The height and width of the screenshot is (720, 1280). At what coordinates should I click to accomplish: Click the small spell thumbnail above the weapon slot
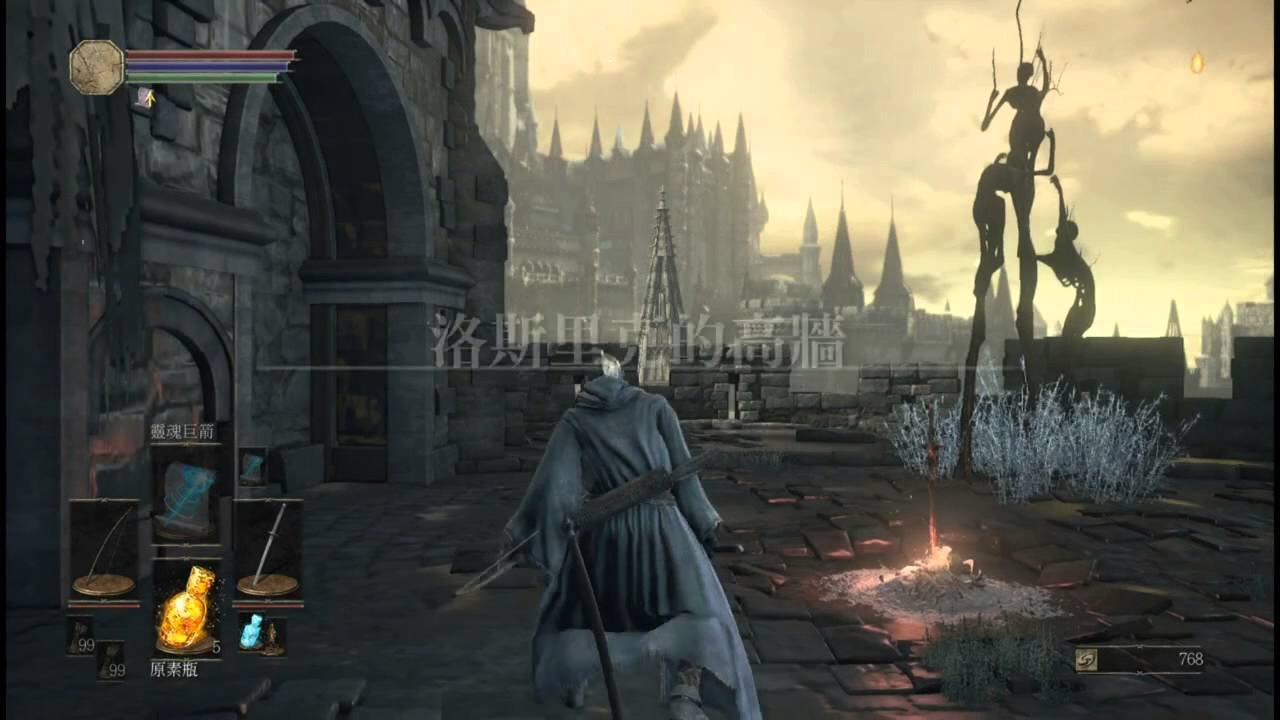click(x=252, y=469)
